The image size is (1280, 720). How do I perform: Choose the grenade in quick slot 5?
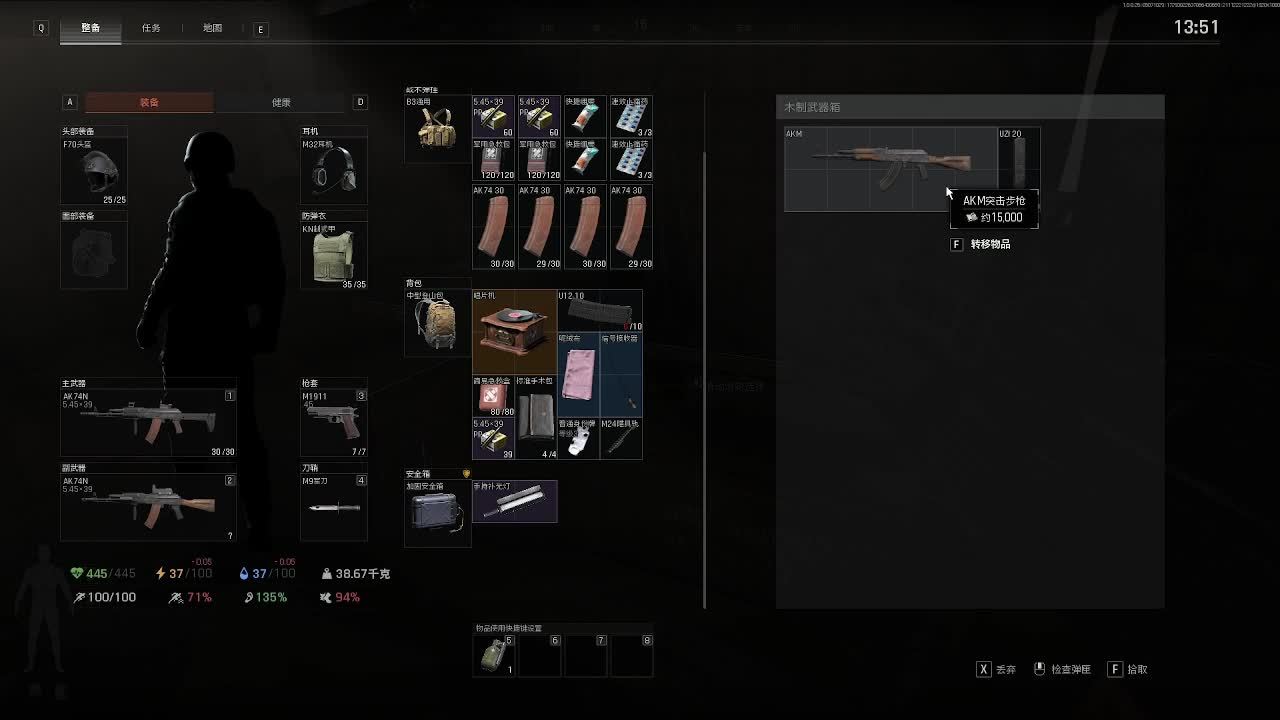[495, 655]
